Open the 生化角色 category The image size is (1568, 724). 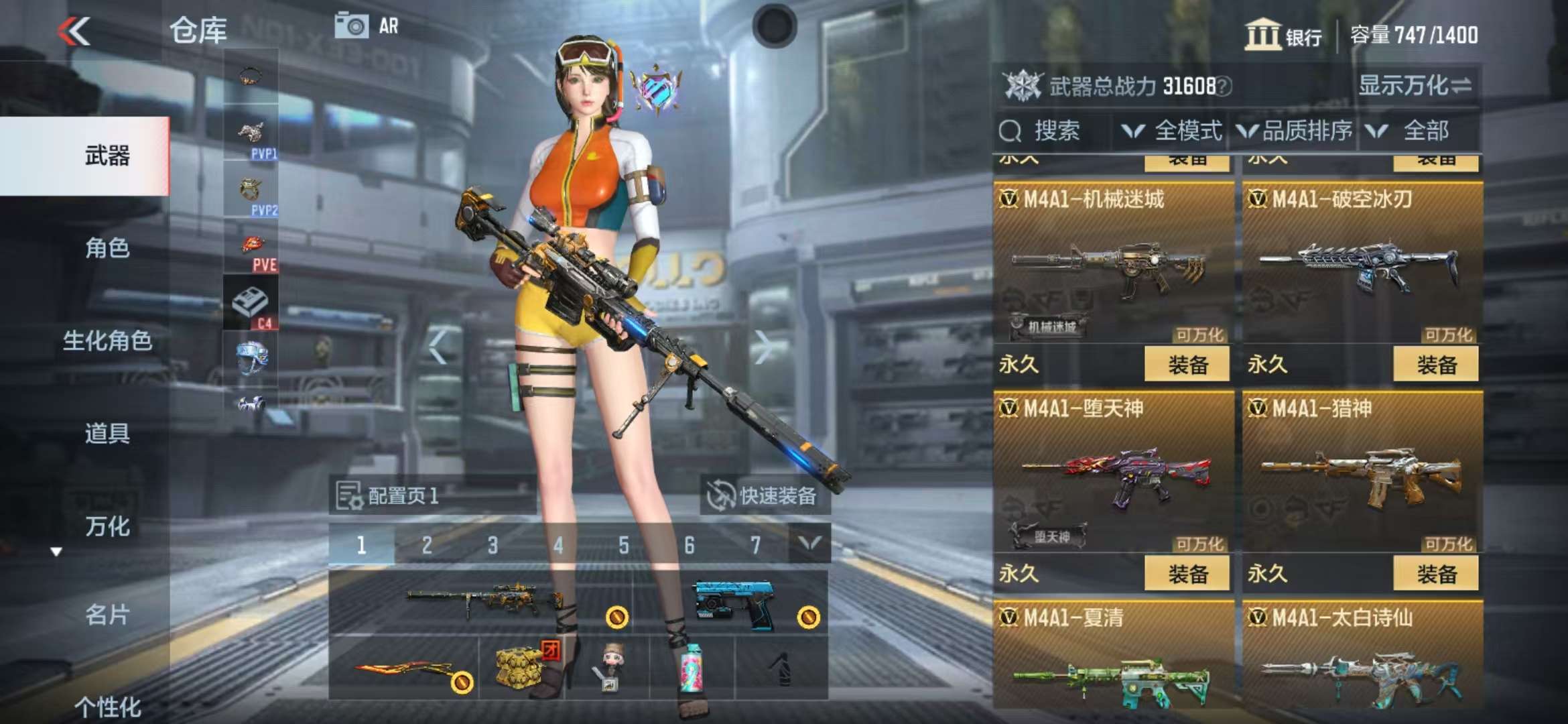click(x=107, y=341)
